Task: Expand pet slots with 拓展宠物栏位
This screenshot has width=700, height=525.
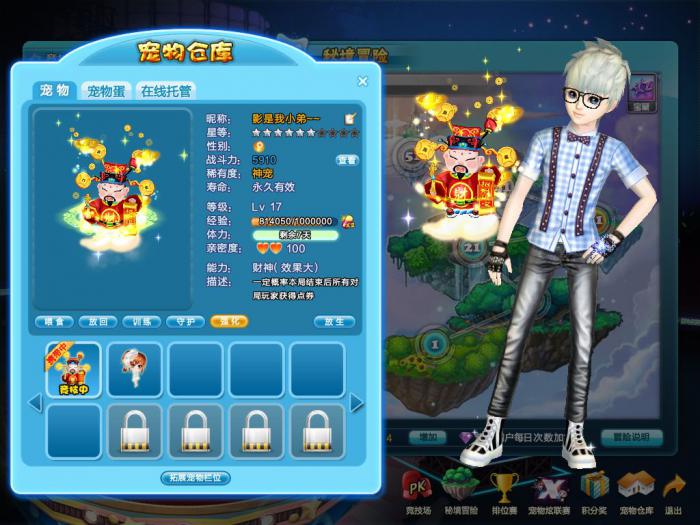Action: (x=196, y=478)
